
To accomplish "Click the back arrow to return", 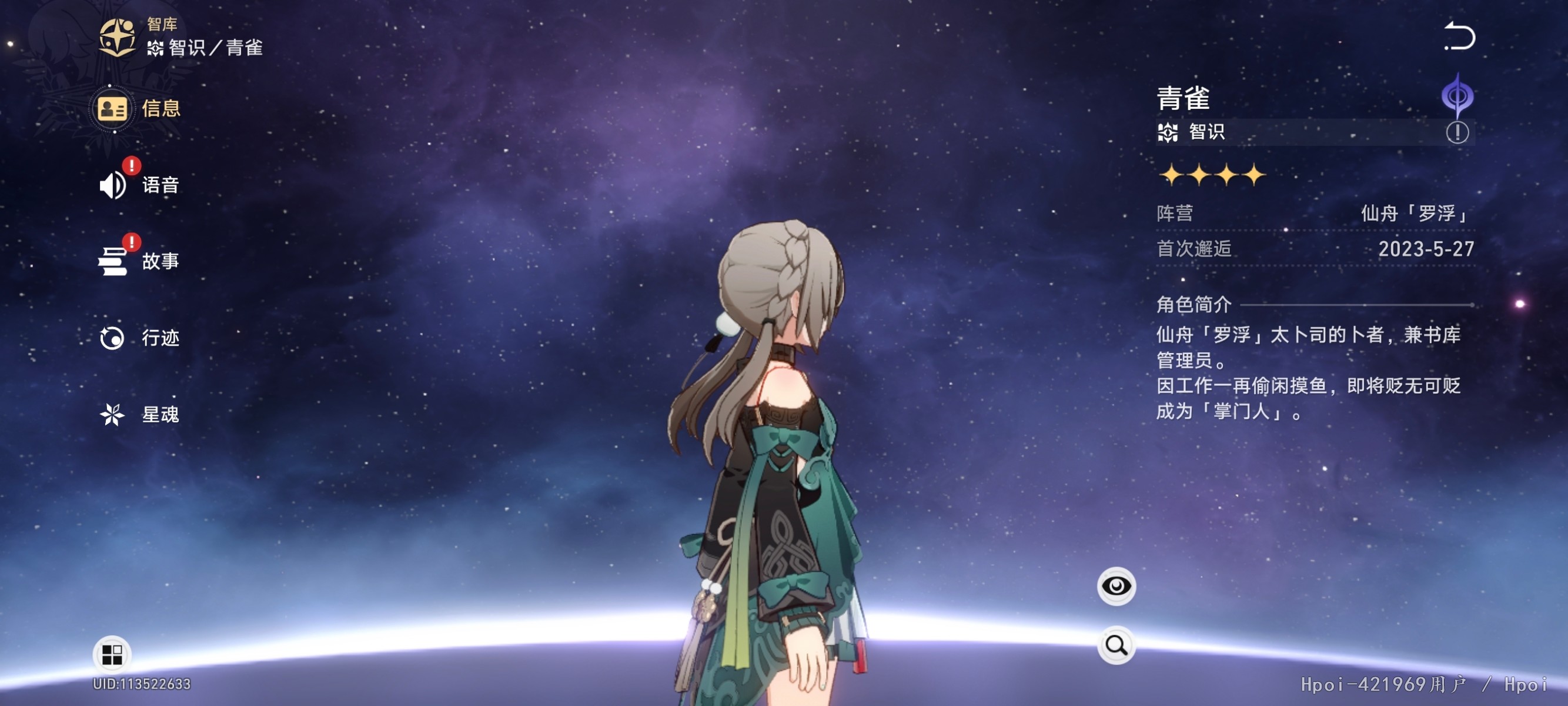I will 1459,37.
